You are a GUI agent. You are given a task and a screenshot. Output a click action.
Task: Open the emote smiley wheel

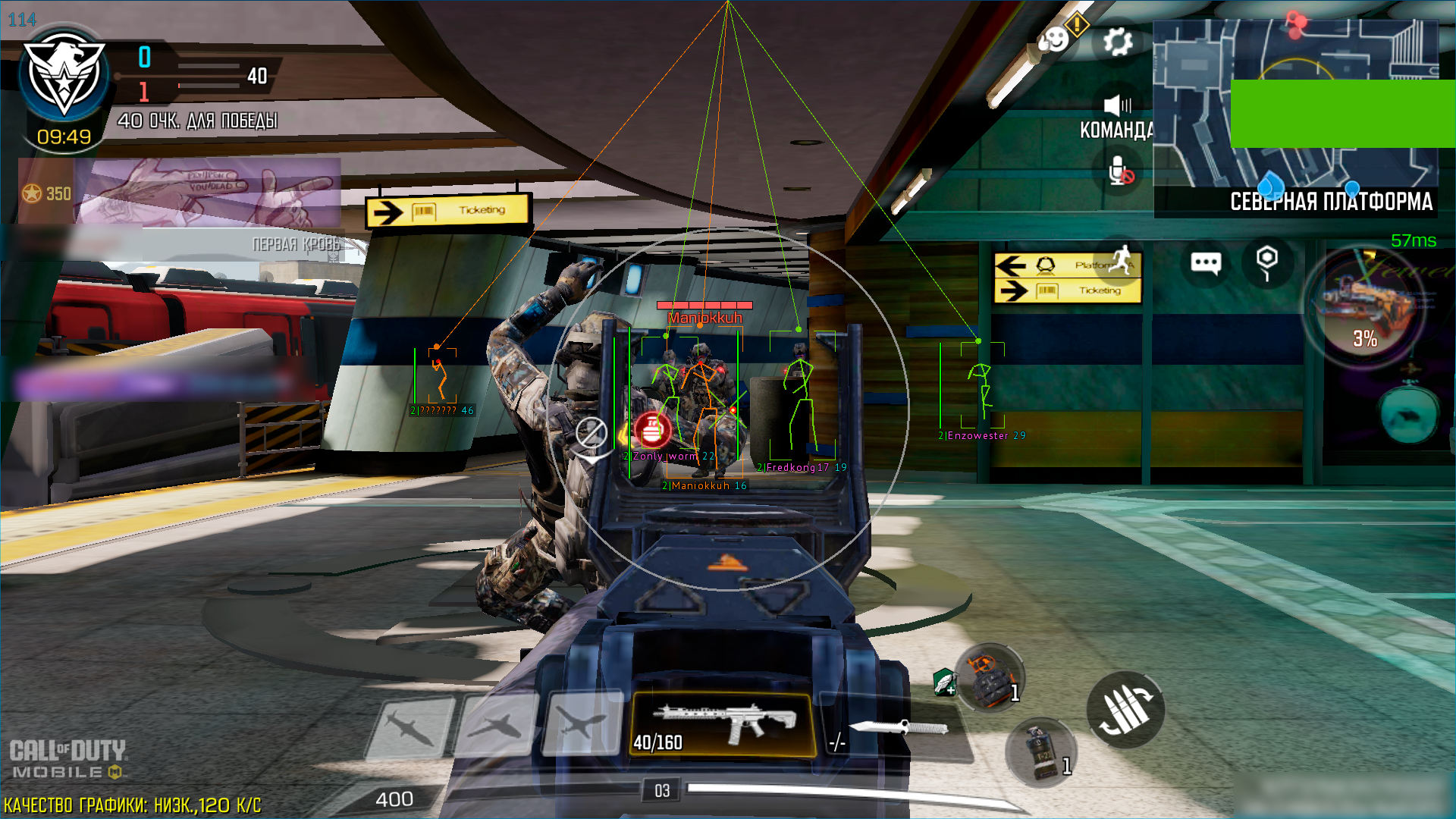coord(1054,39)
